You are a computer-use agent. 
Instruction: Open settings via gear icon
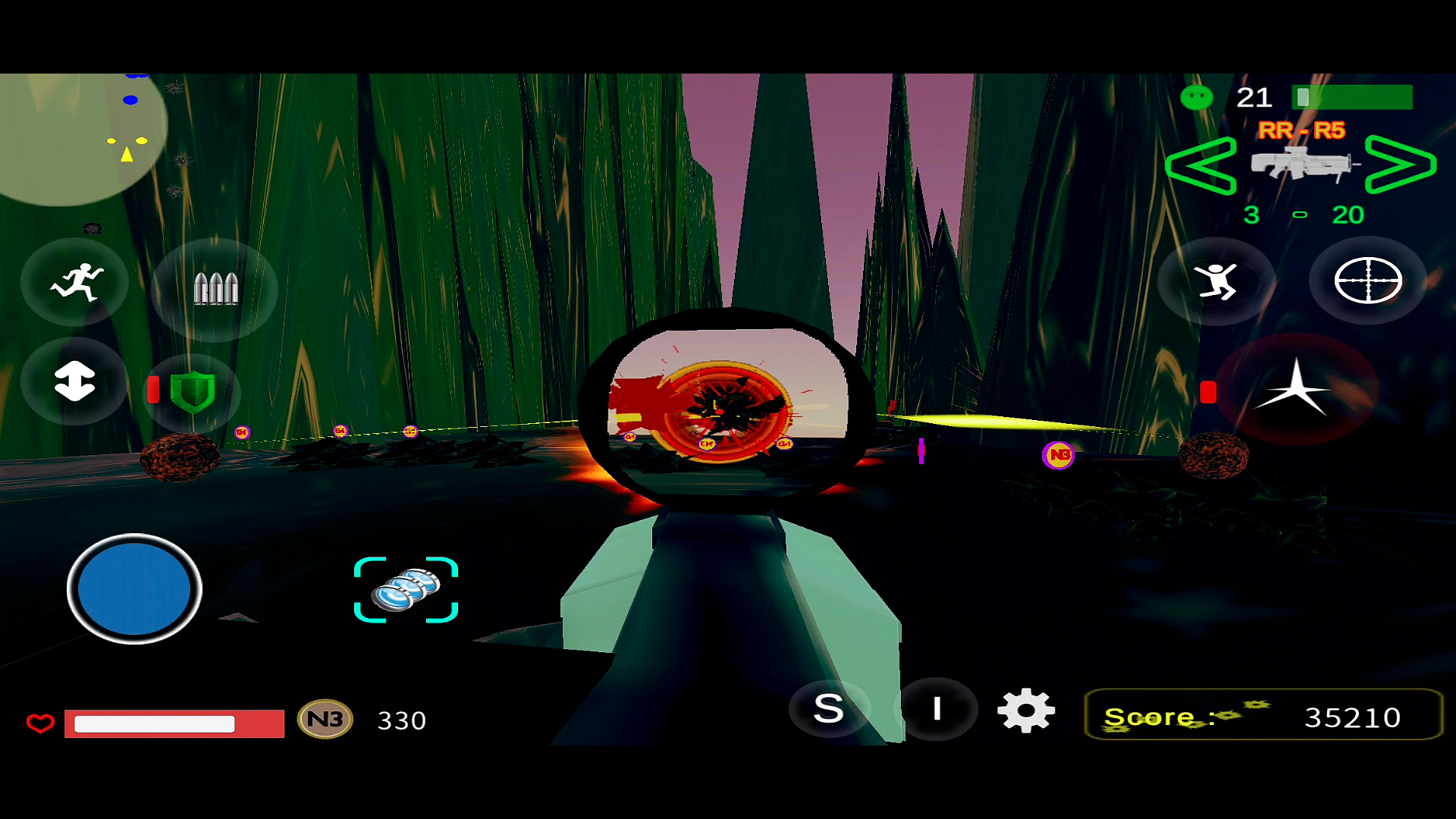pos(1025,711)
